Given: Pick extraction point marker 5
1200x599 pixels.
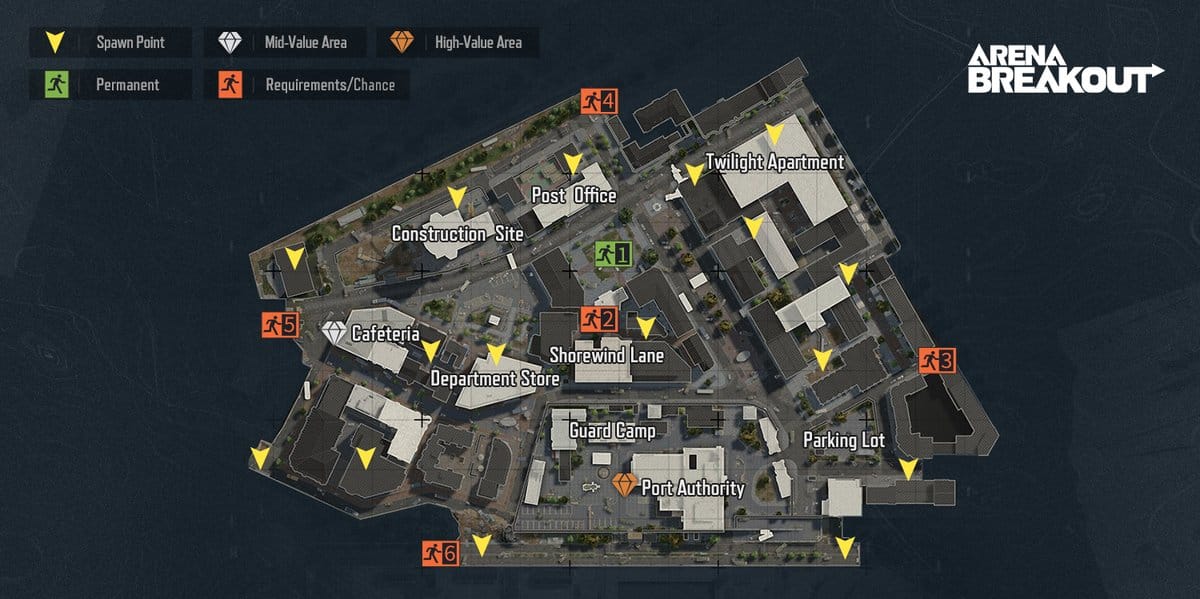Looking at the screenshot, I should point(280,324).
